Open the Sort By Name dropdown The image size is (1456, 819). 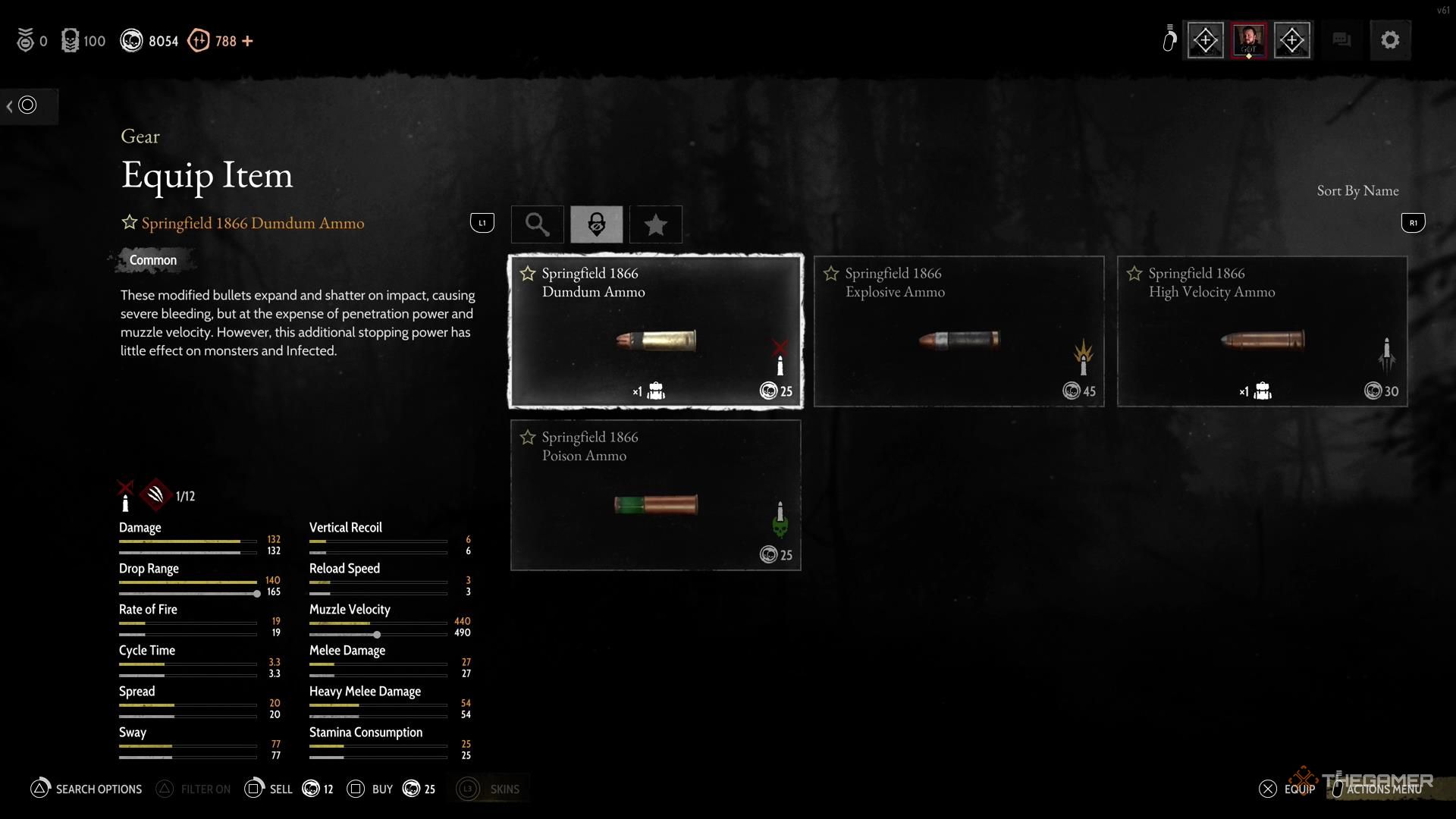tap(1357, 190)
